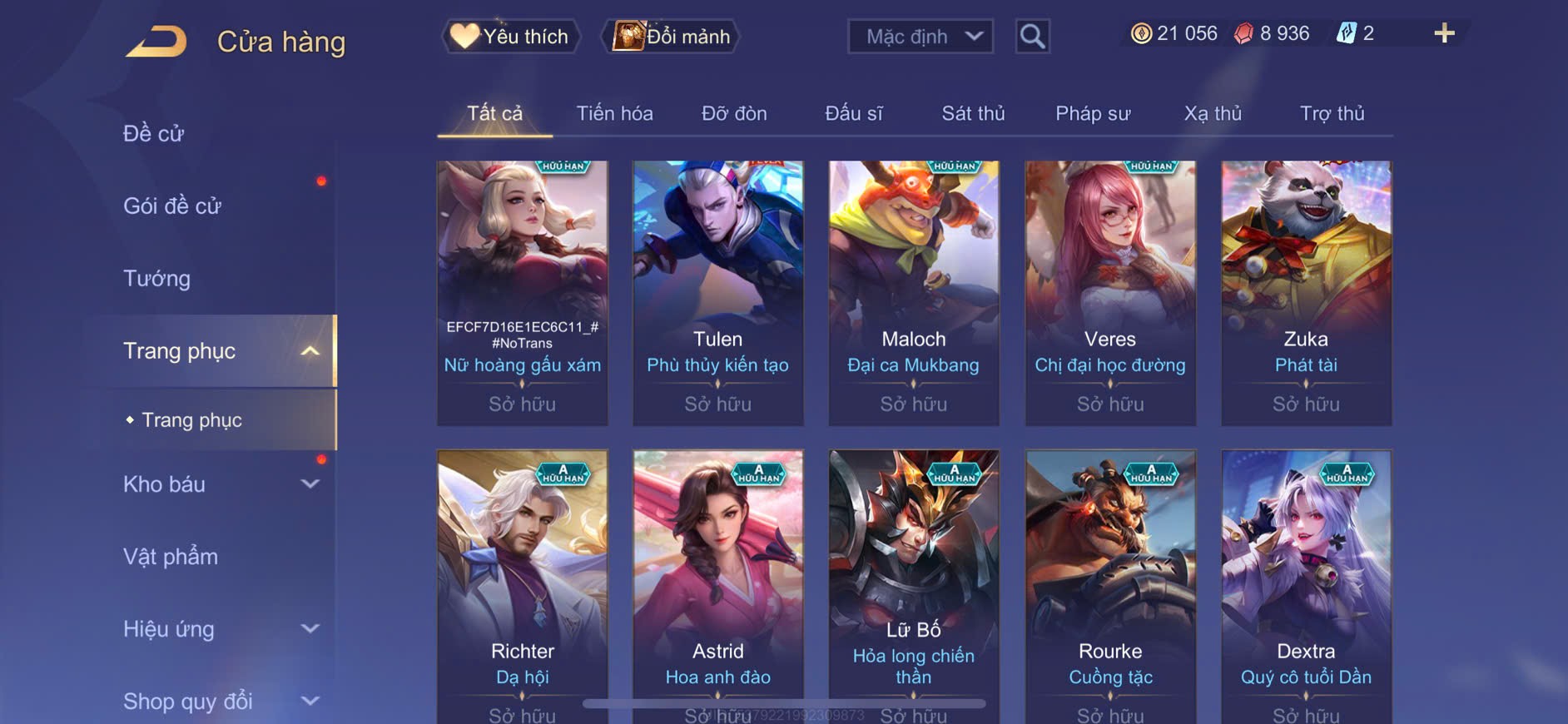Switch to the Đỡ đòn tab
The height and width of the screenshot is (724, 1568).
coord(734,113)
